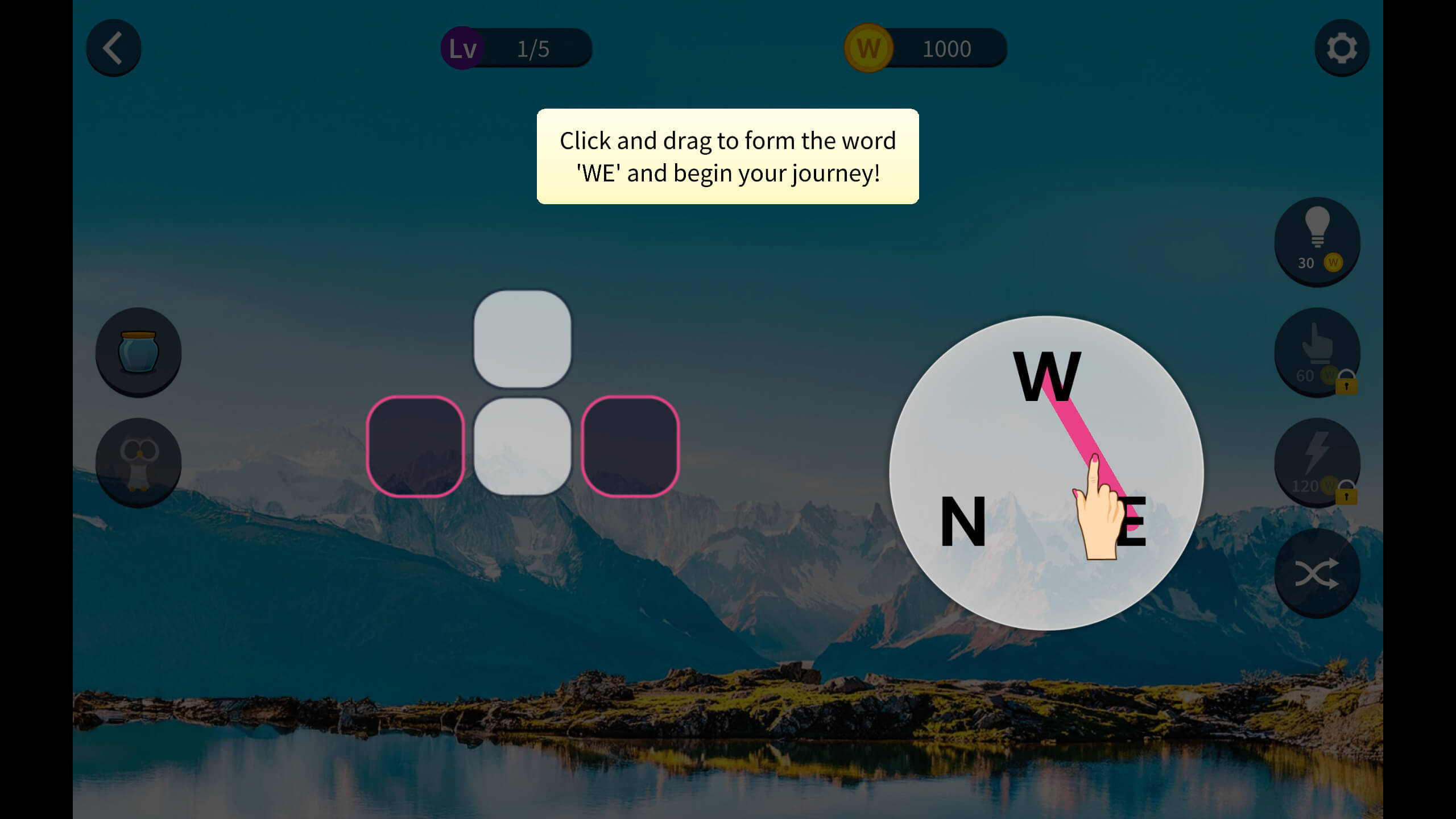
Task: Click the level progress pill showing 1/5
Action: pos(532,48)
